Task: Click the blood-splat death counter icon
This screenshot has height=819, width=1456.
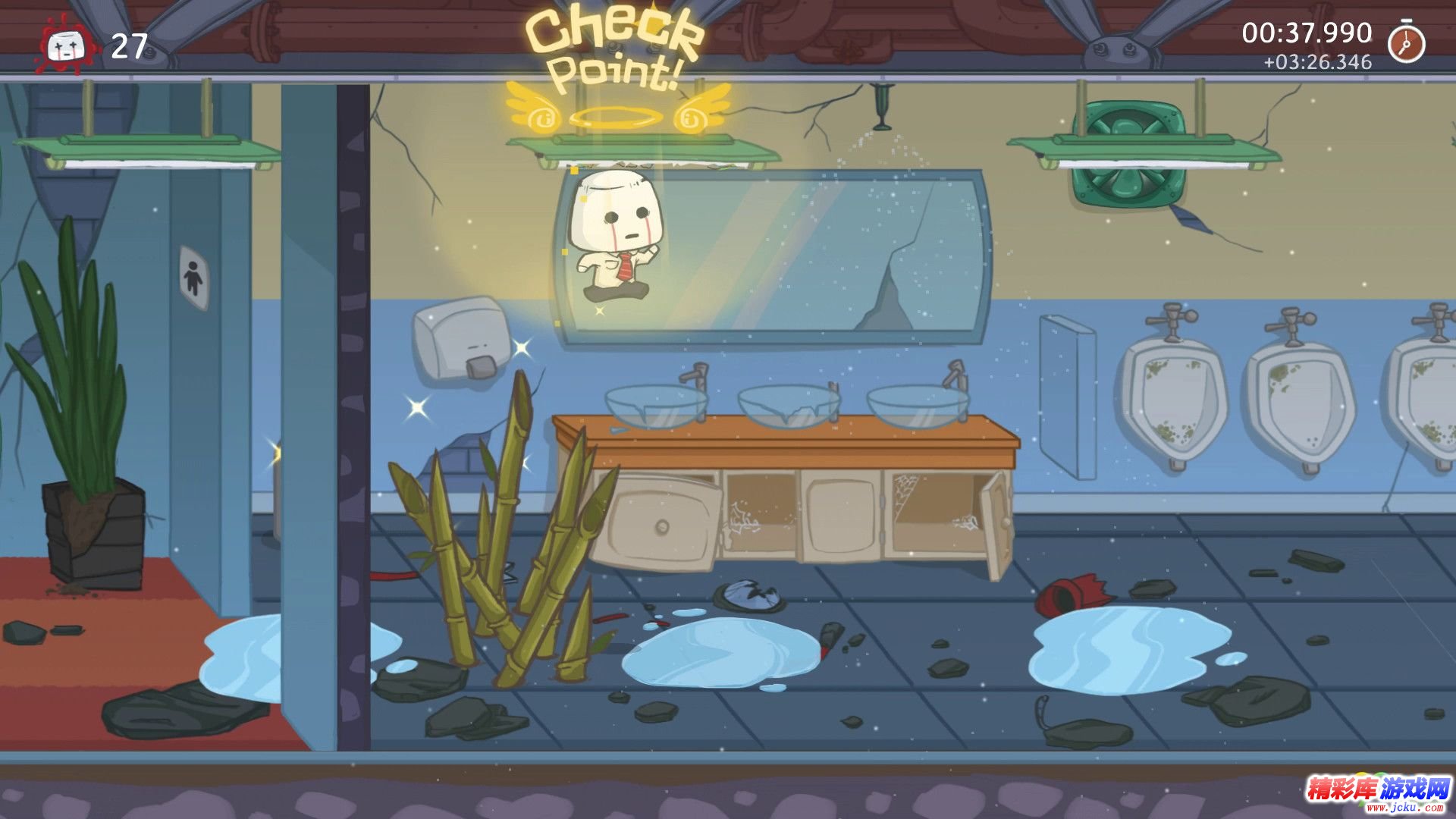Action: point(64,46)
